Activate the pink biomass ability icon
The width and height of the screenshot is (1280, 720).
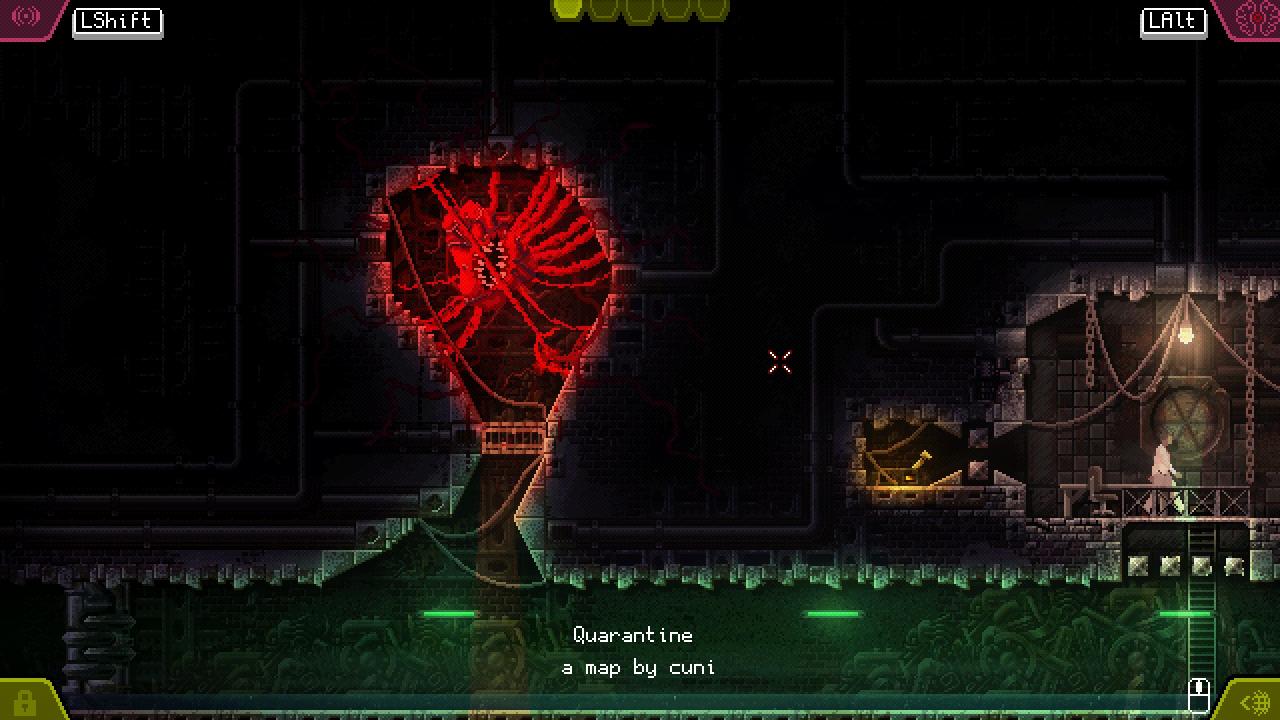point(1255,17)
